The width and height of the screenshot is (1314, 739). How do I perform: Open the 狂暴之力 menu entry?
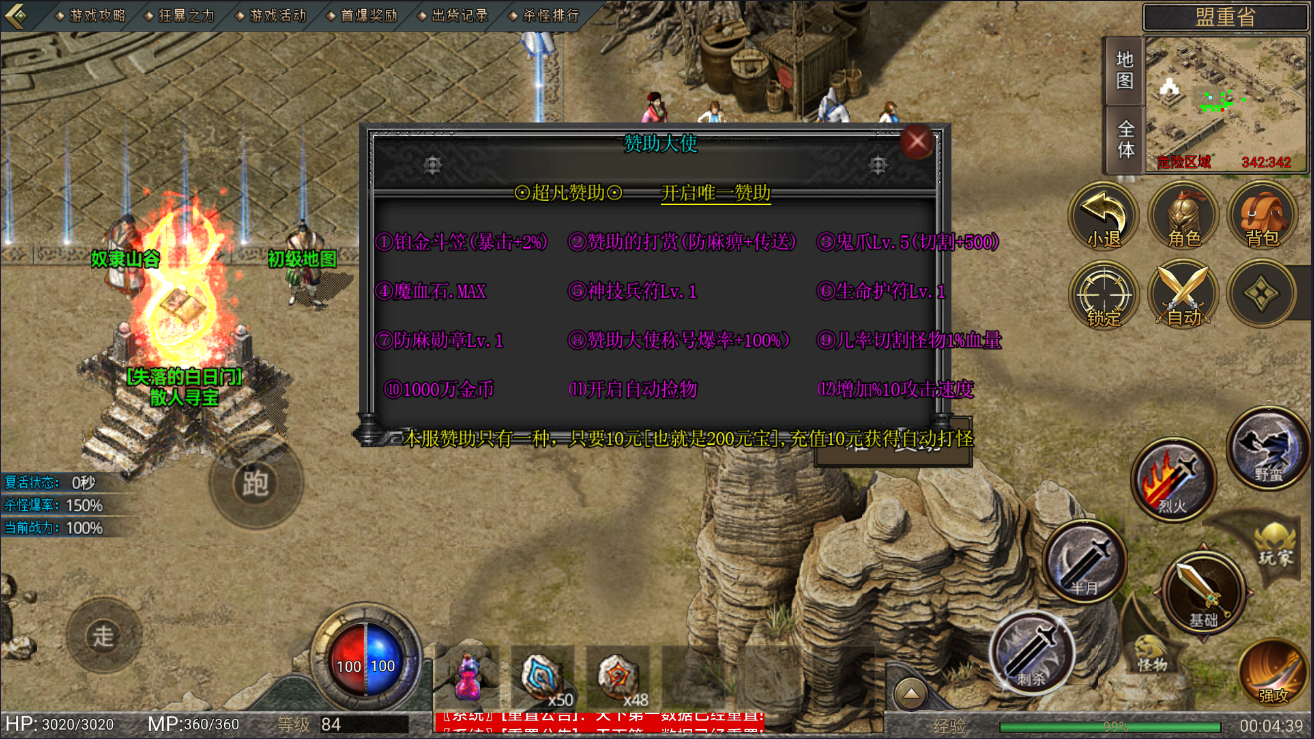[x=185, y=16]
